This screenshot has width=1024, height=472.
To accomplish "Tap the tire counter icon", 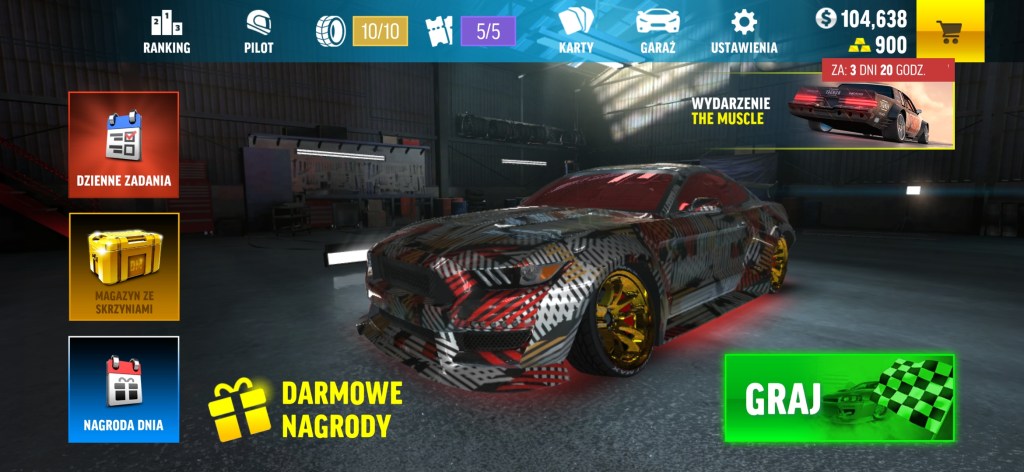I will (330, 31).
